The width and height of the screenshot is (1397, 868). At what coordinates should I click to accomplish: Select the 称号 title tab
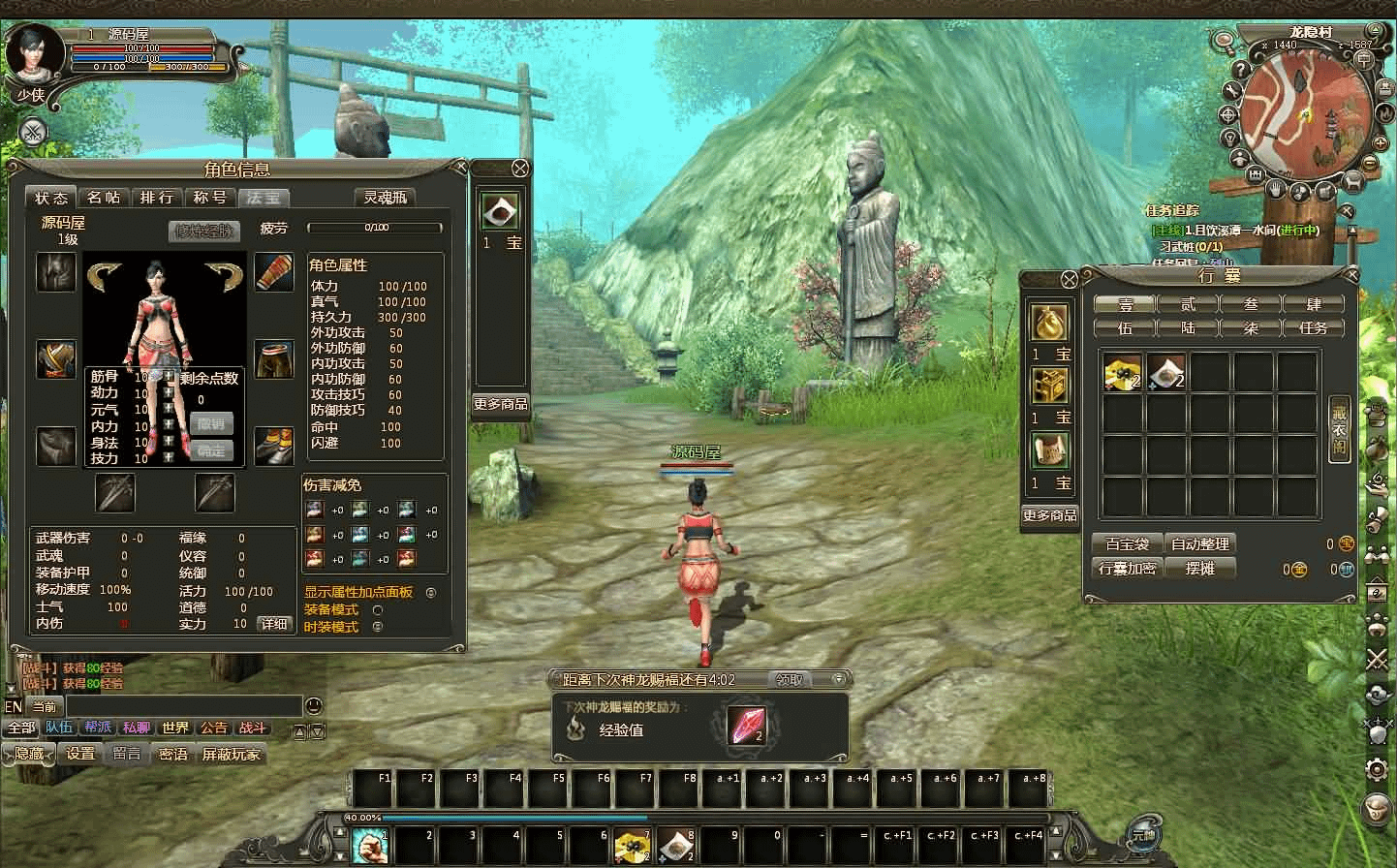209,198
